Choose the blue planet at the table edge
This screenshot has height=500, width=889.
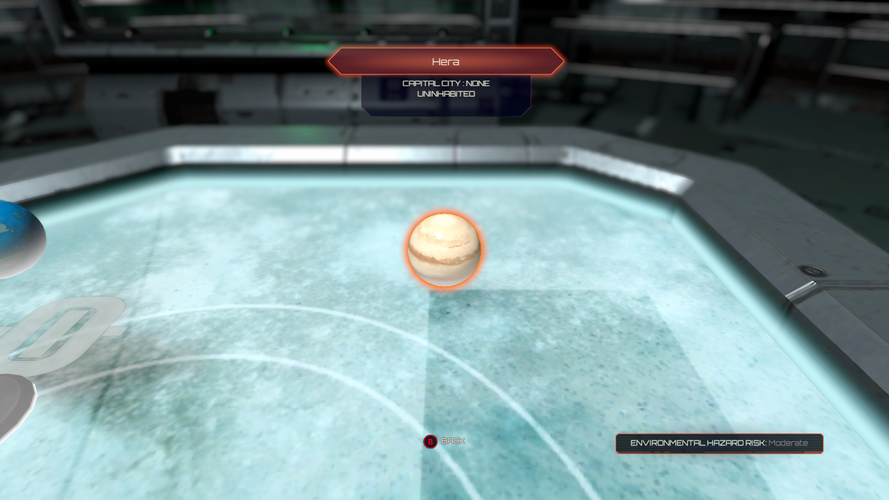16,237
